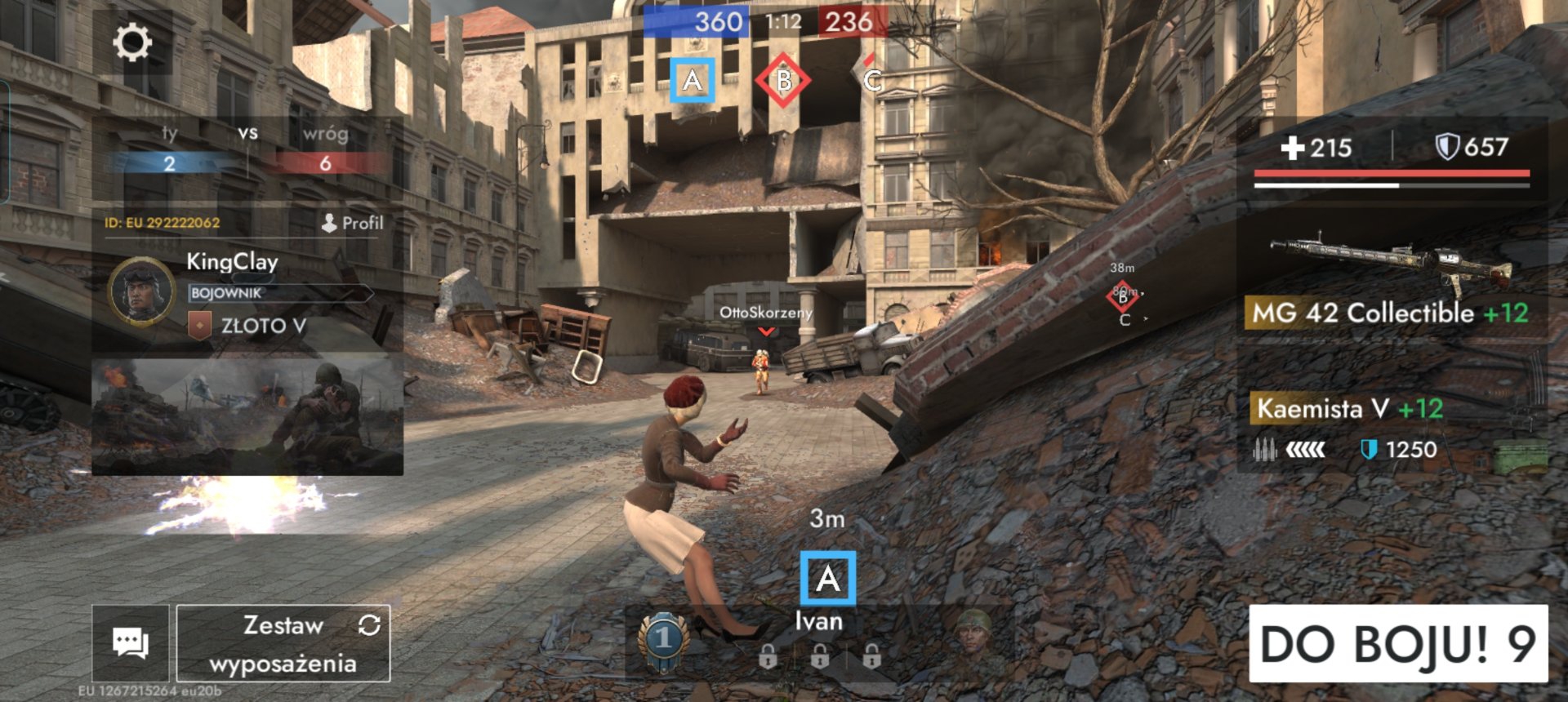Open the chat speech-bubble button
This screenshot has width=1568, height=702.
(131, 643)
